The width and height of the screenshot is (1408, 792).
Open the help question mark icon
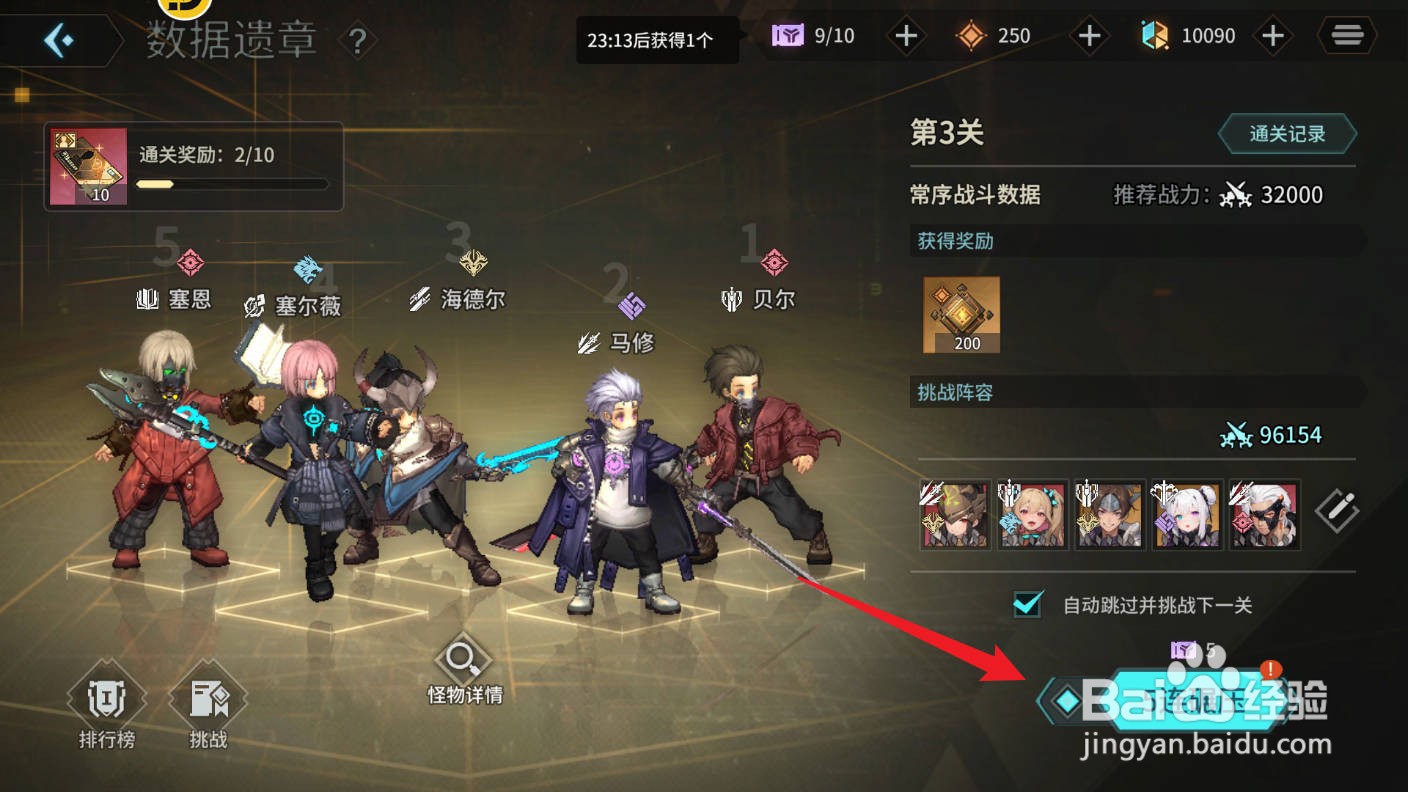tap(358, 41)
